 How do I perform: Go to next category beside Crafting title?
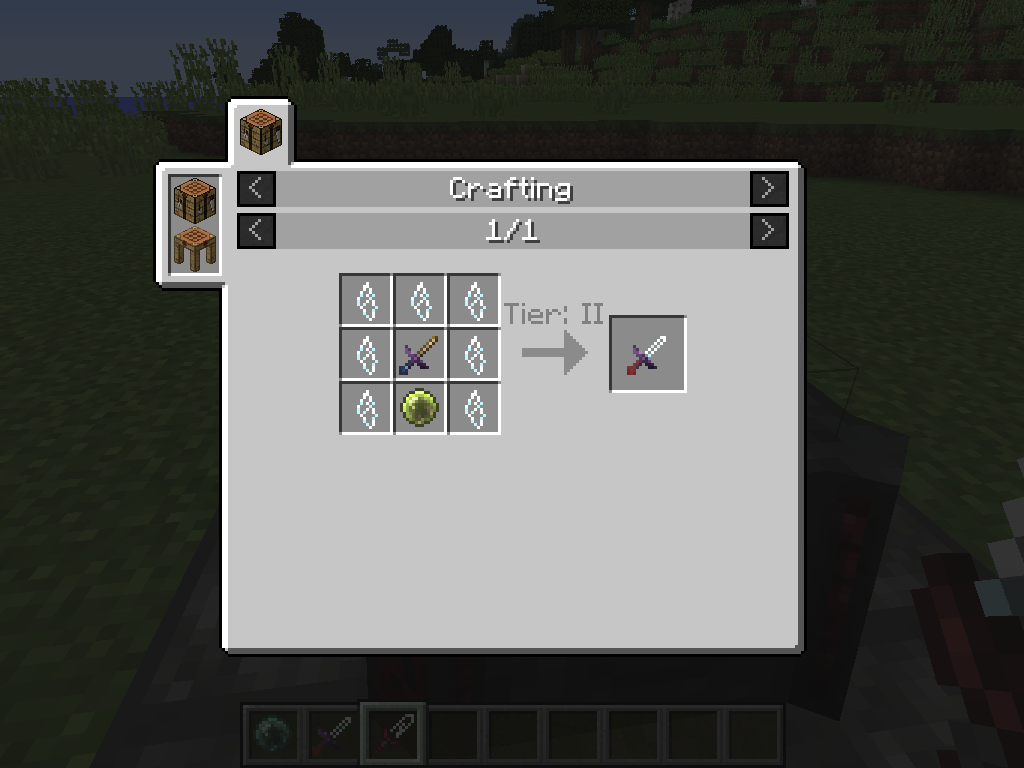[769, 188]
